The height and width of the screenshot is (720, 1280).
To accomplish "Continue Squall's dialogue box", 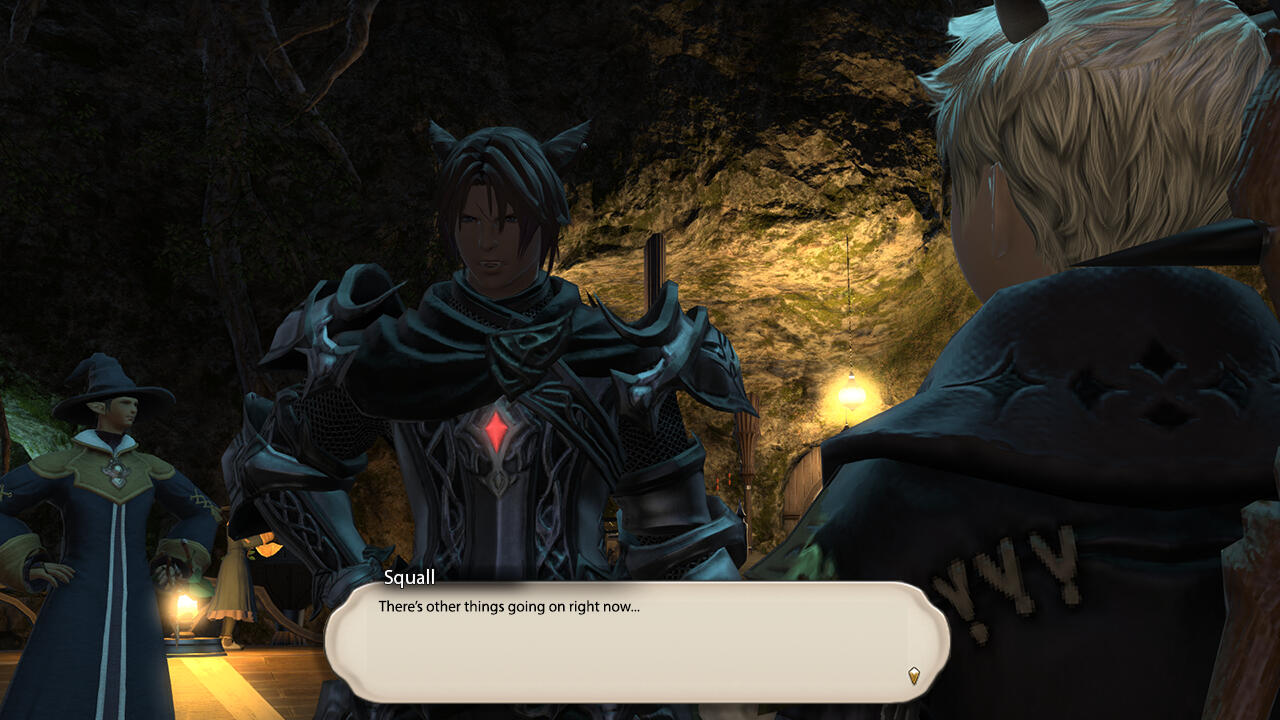I will tap(636, 642).
